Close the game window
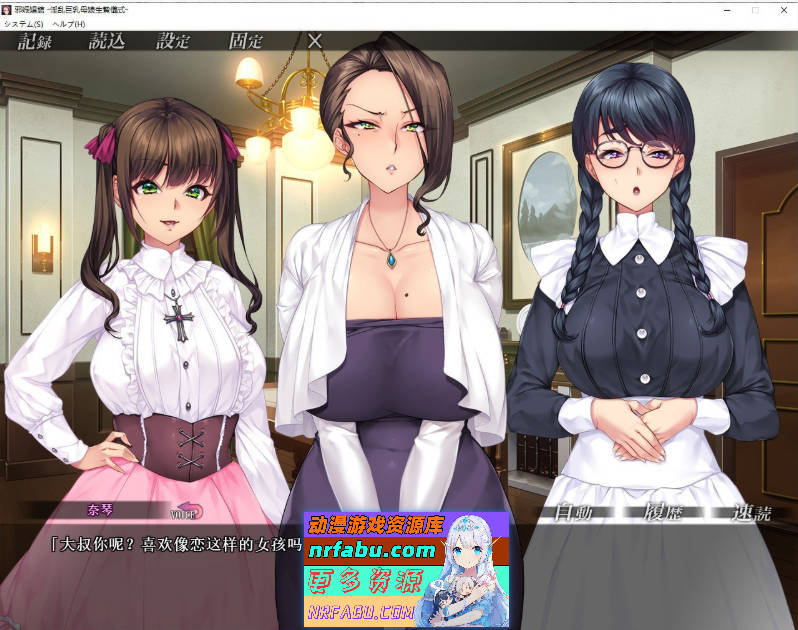Viewport: 798px width, 630px height. [784, 8]
